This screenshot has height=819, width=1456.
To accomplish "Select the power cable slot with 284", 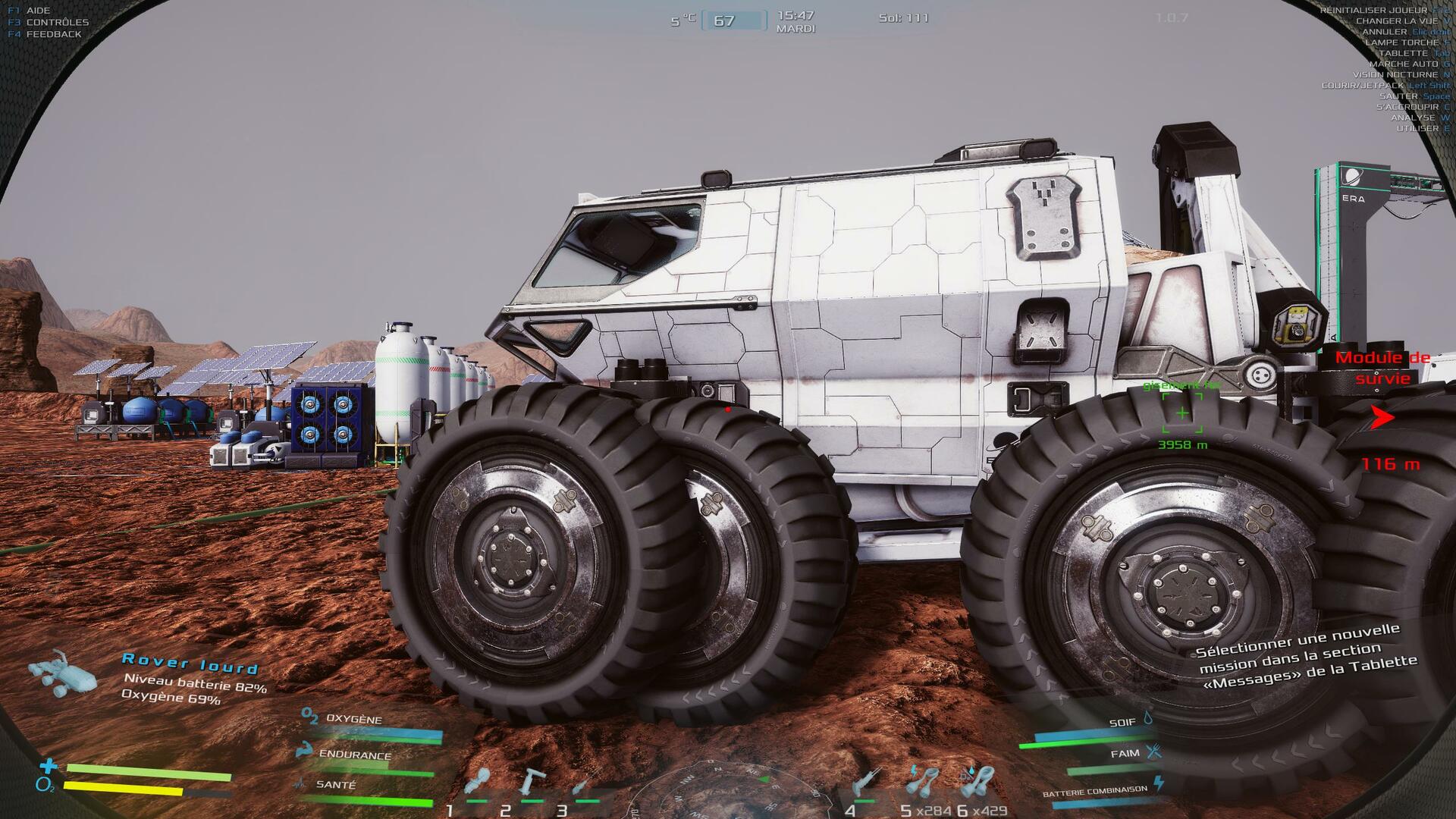I will click(923, 781).
